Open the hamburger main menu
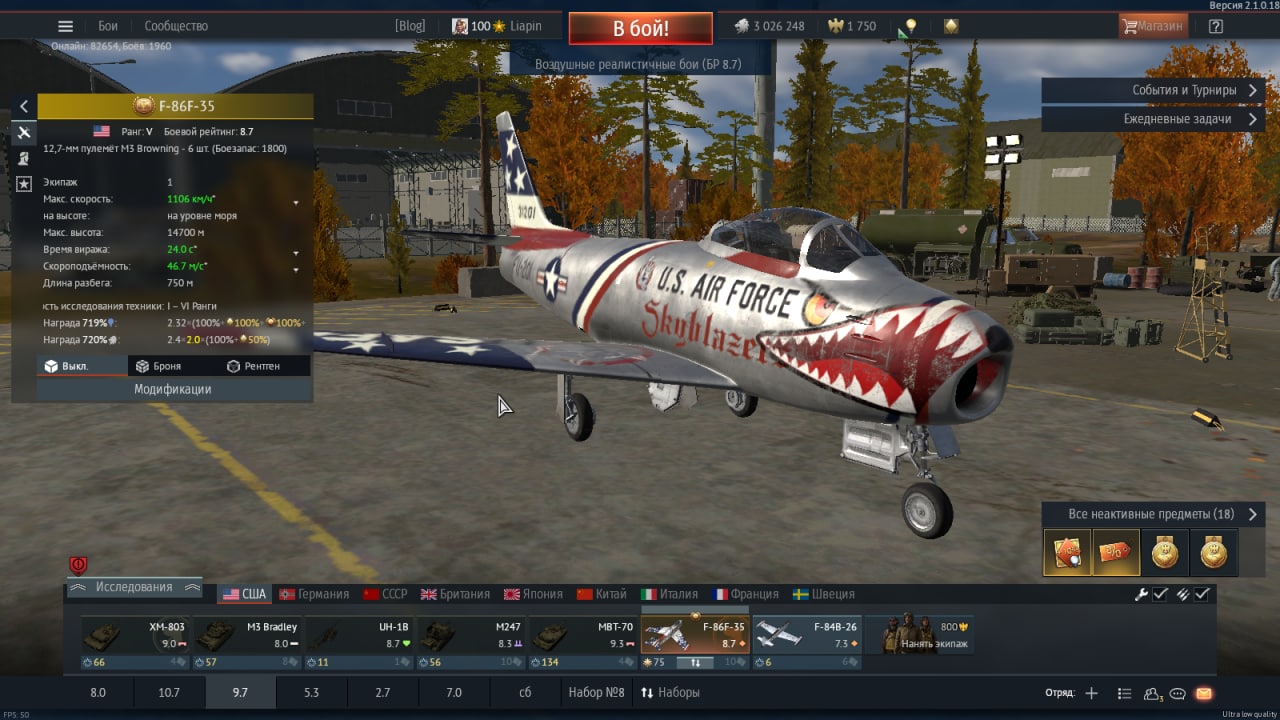 pos(65,26)
